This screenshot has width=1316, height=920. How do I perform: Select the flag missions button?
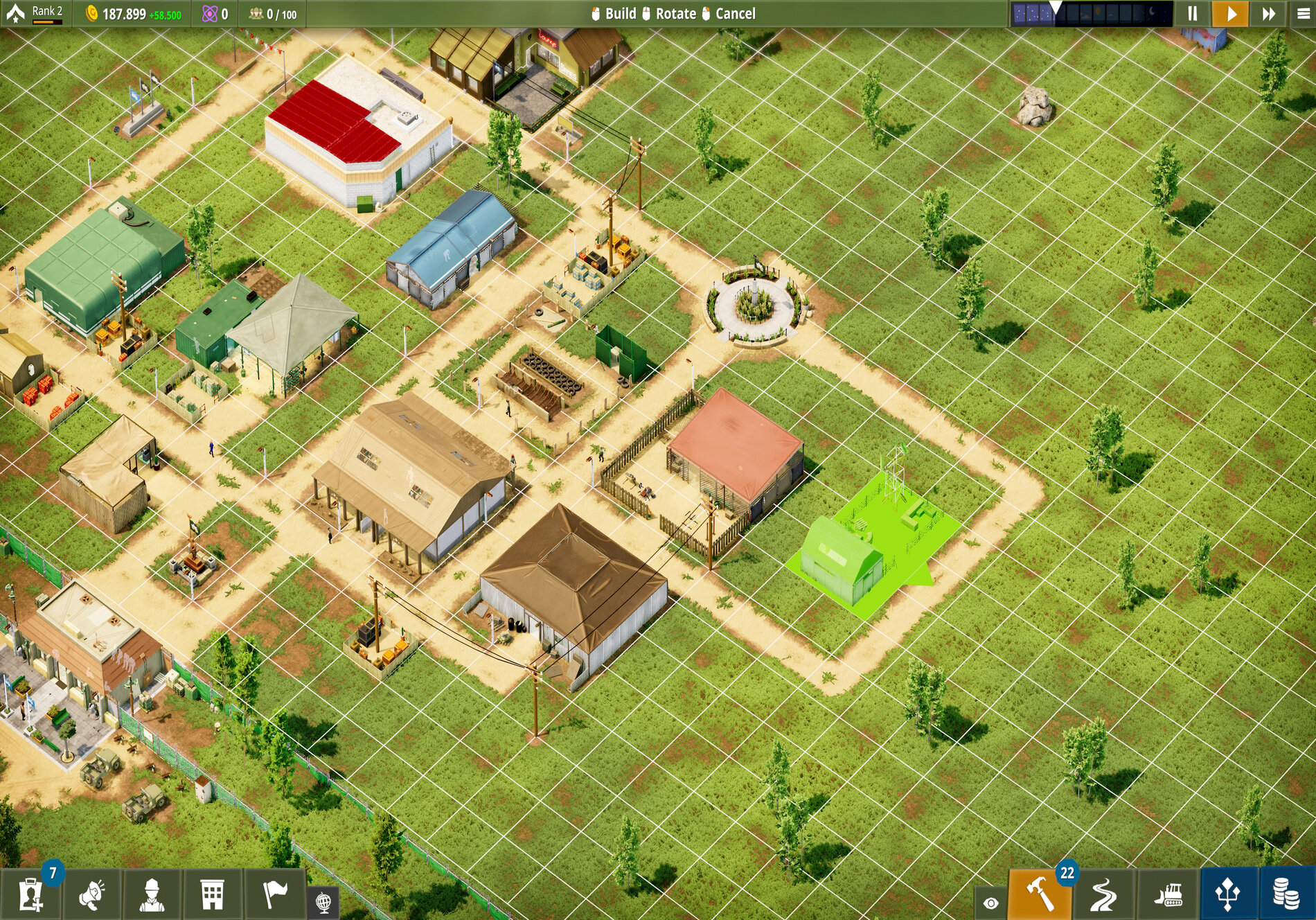275,894
